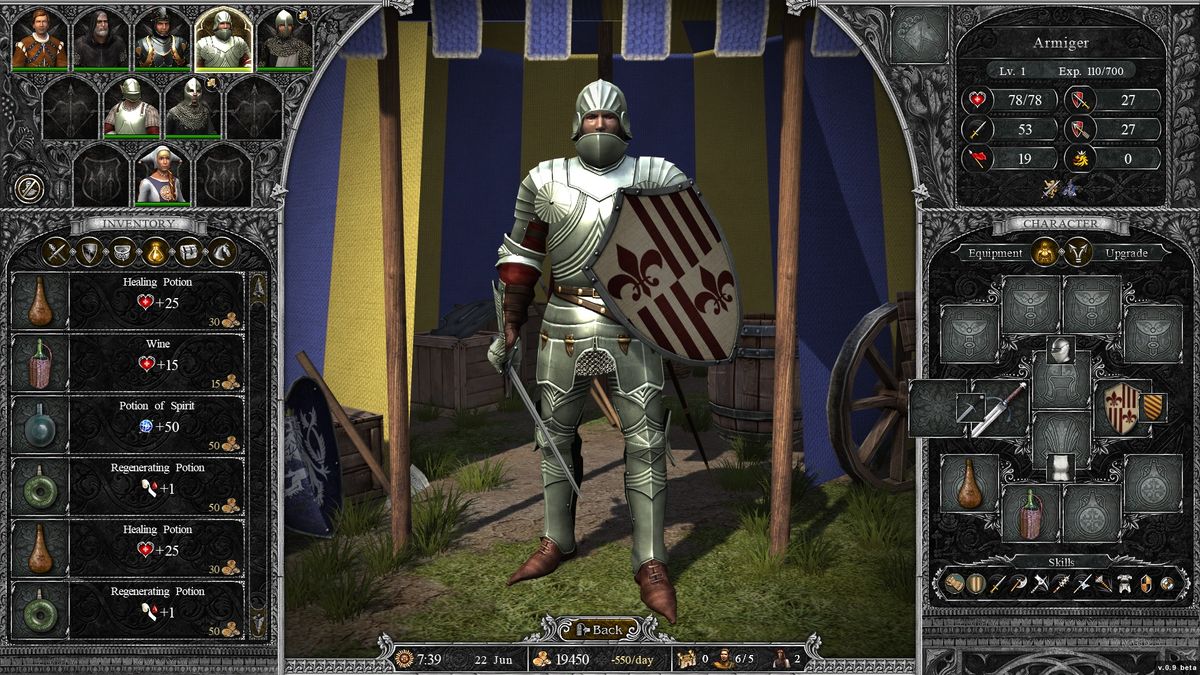
Task: Select the woman in white headdress portrait
Action: tap(162, 174)
